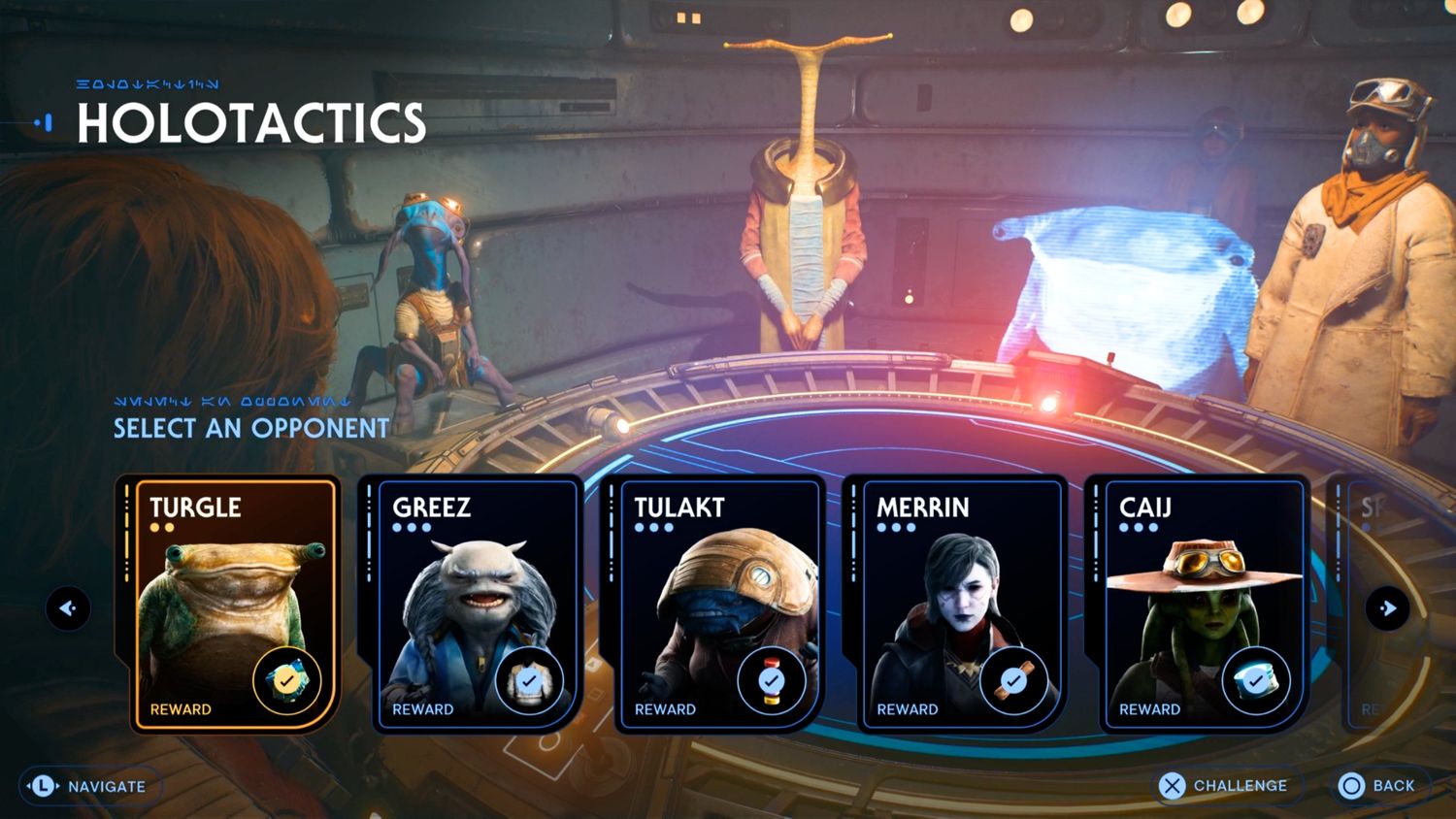View Turgle's reward icon
Viewport: 1456px width, 819px height.
coord(286,681)
